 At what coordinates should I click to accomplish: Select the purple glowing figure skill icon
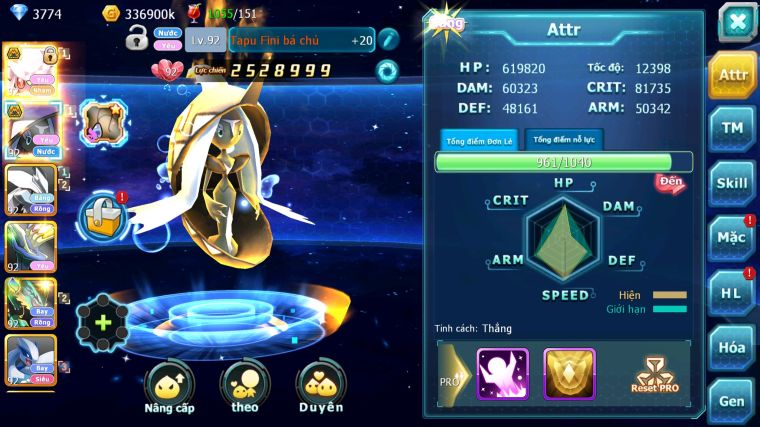[x=503, y=374]
